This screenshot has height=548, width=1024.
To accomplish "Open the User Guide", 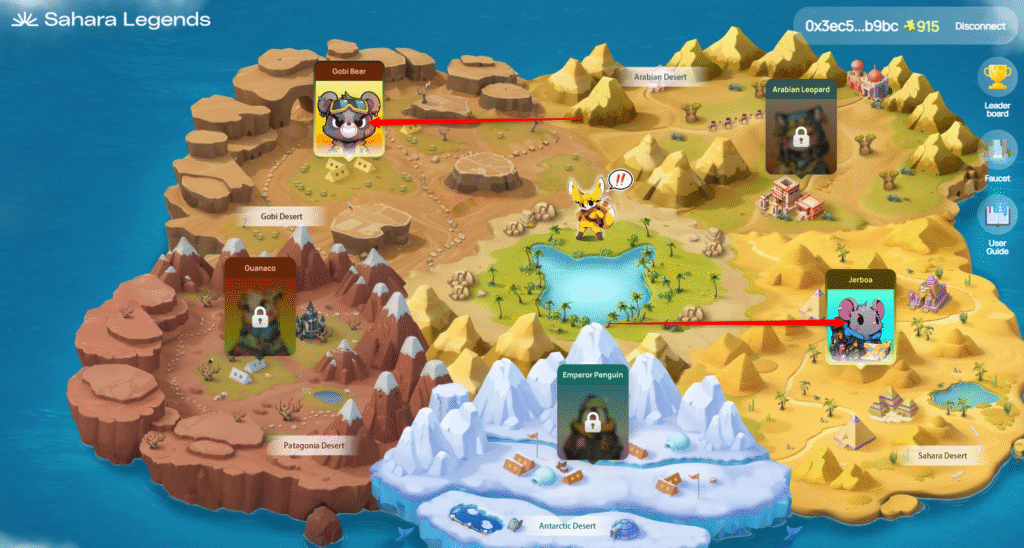I will click(x=997, y=225).
